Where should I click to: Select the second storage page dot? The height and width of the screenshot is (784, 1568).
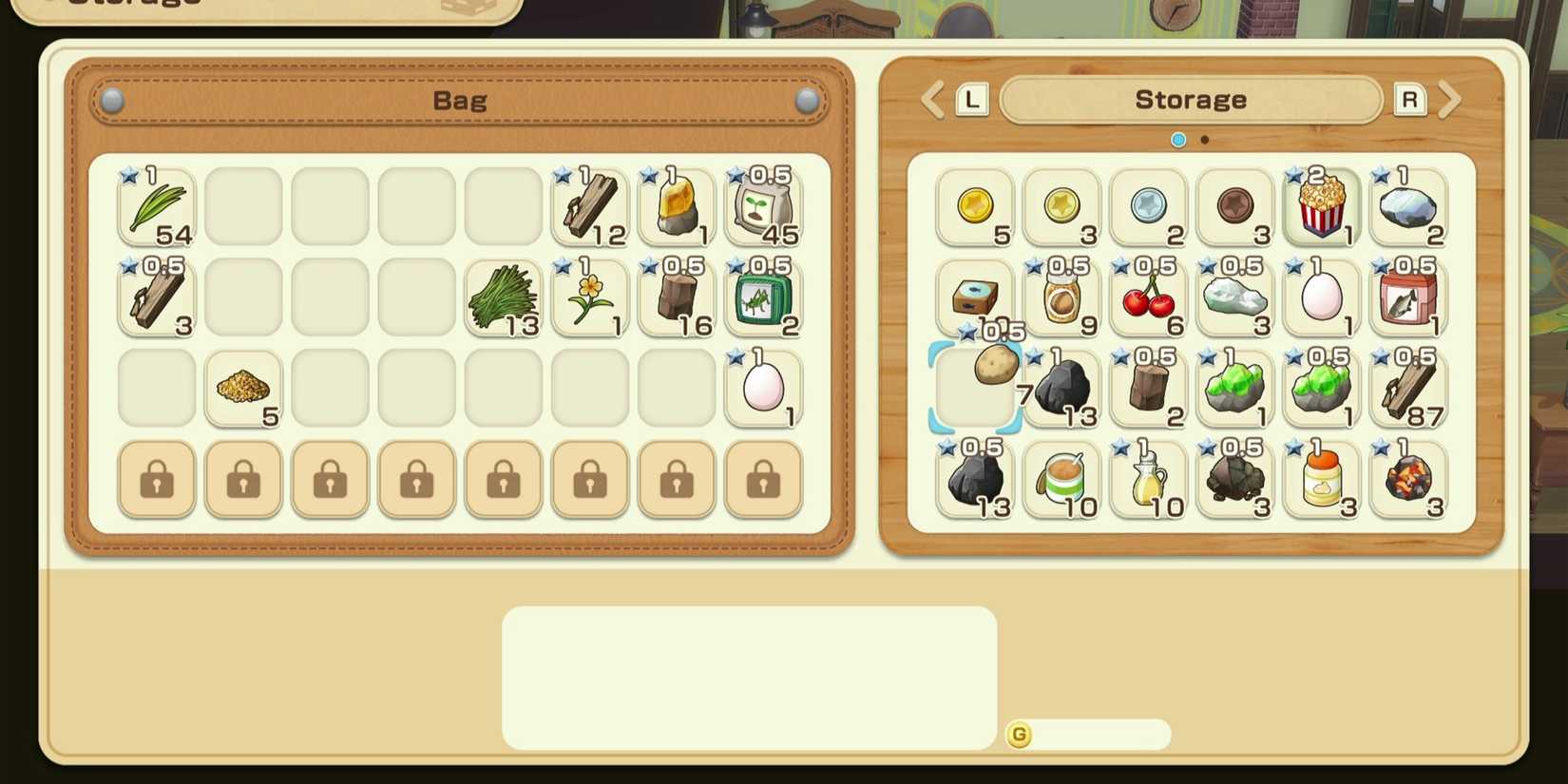pyautogui.click(x=1205, y=140)
